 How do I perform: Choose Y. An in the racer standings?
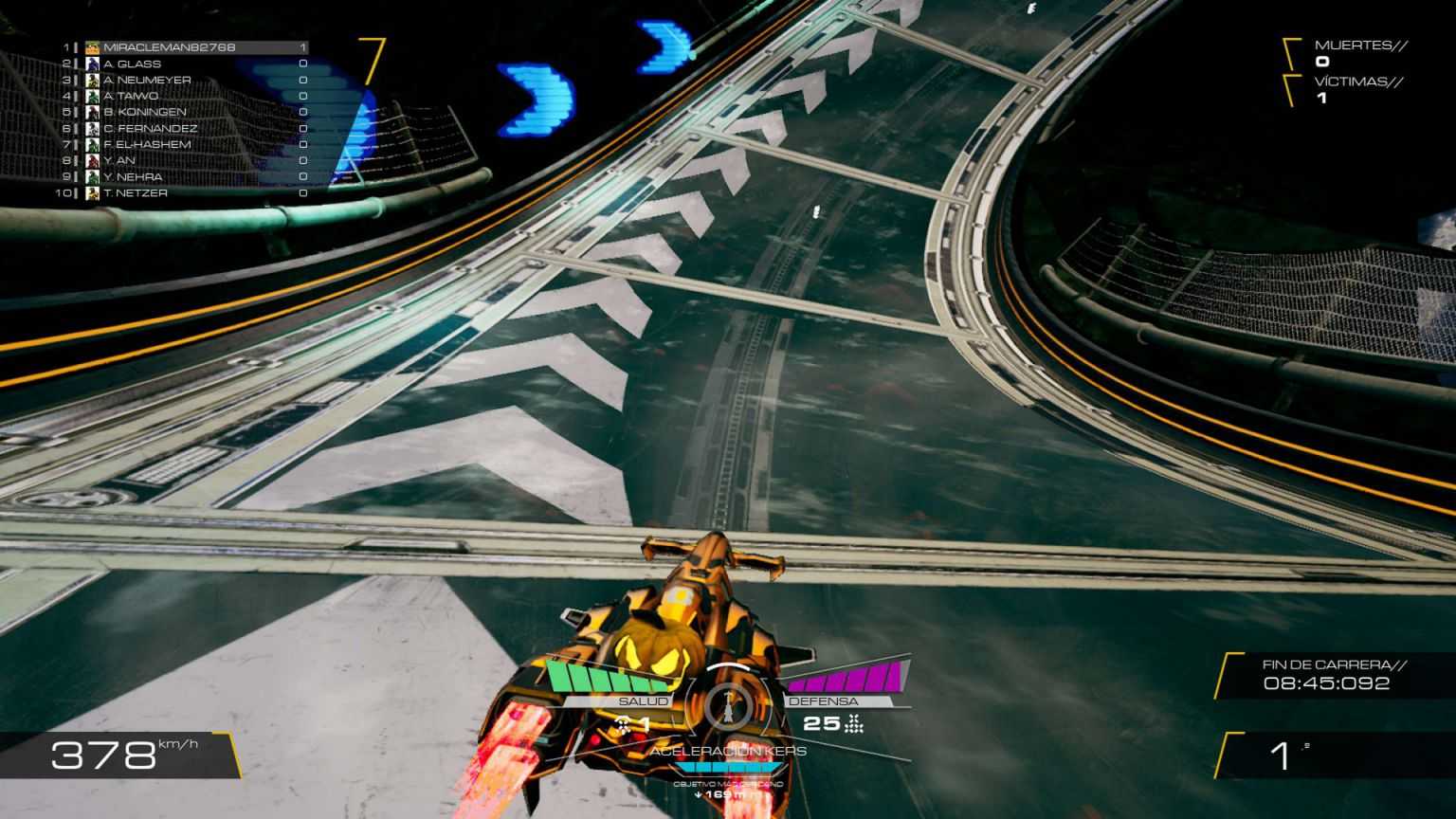click(119, 160)
